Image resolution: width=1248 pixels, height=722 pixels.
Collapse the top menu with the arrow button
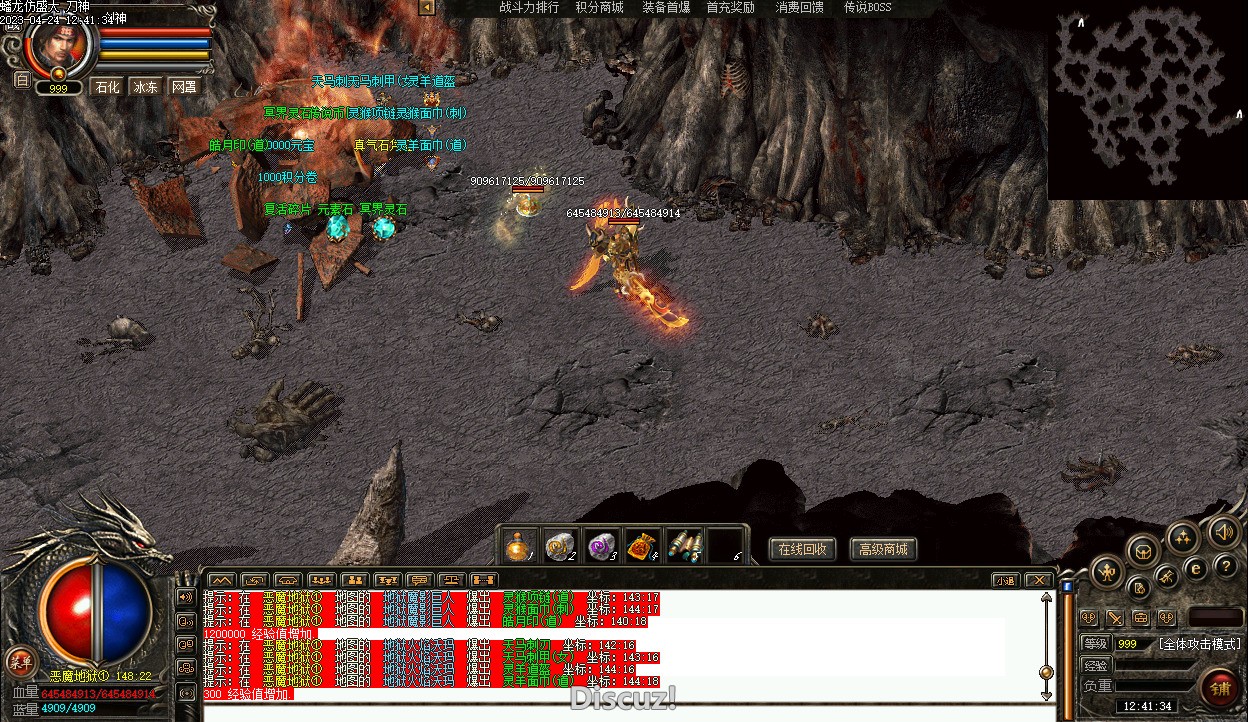click(x=427, y=7)
